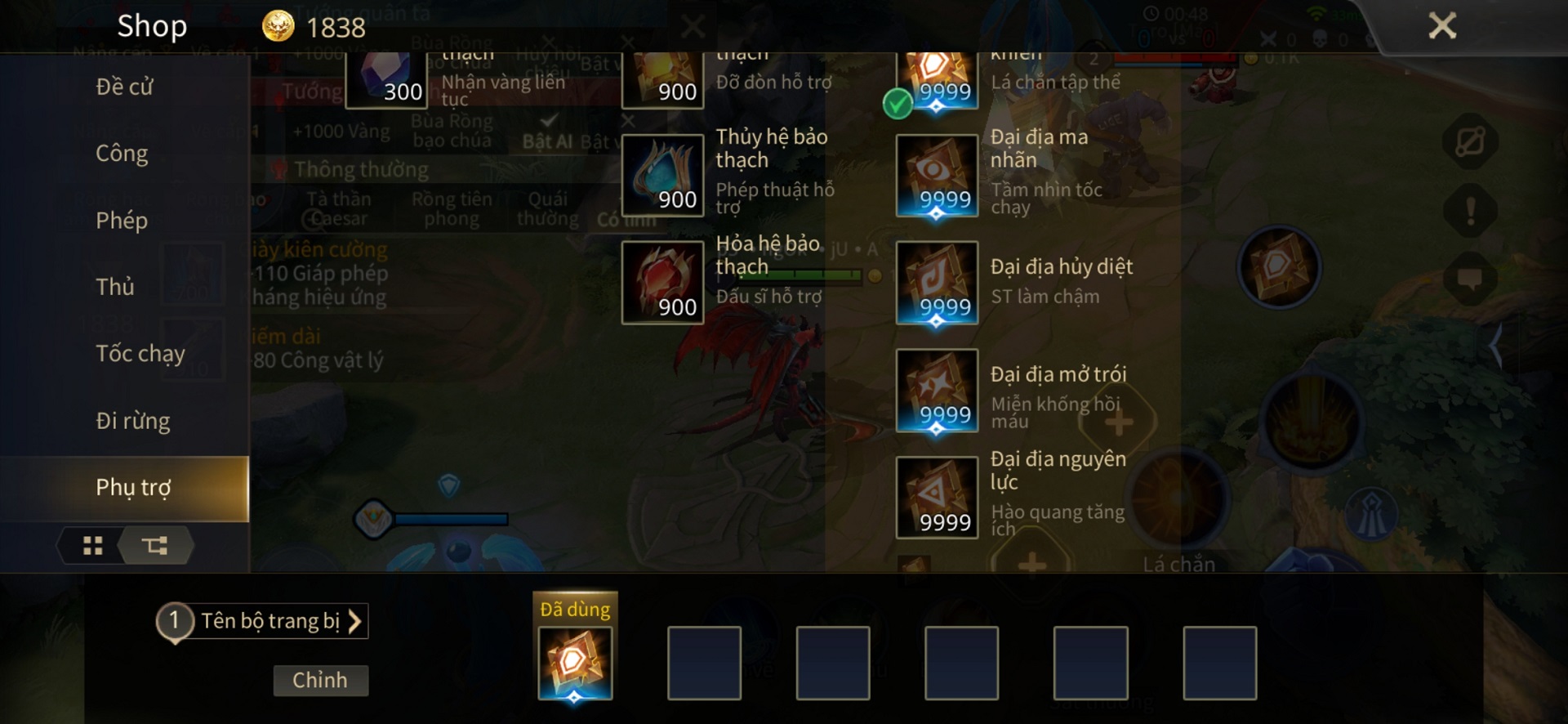Click the Chỉnh edit button
The height and width of the screenshot is (724, 1568).
coord(320,680)
